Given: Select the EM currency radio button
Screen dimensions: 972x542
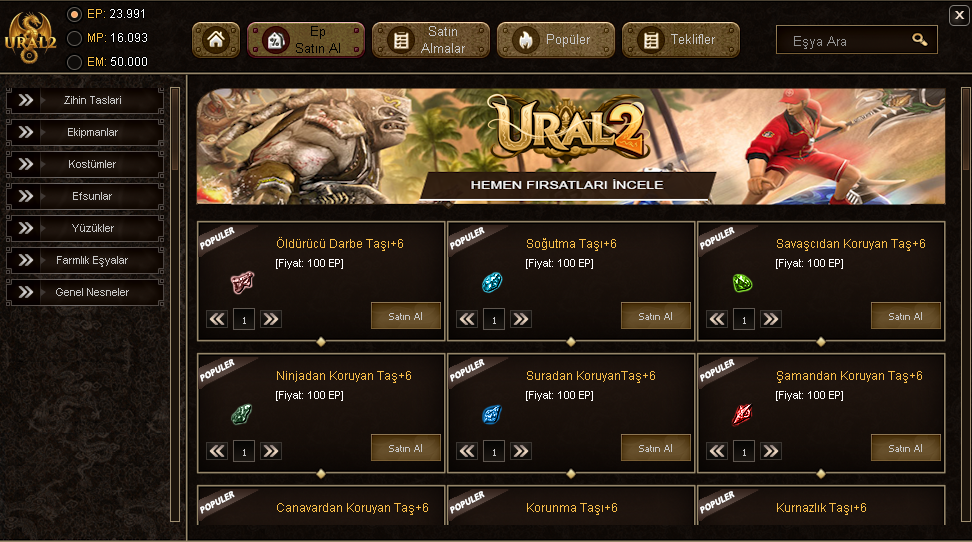Looking at the screenshot, I should pos(74,62).
